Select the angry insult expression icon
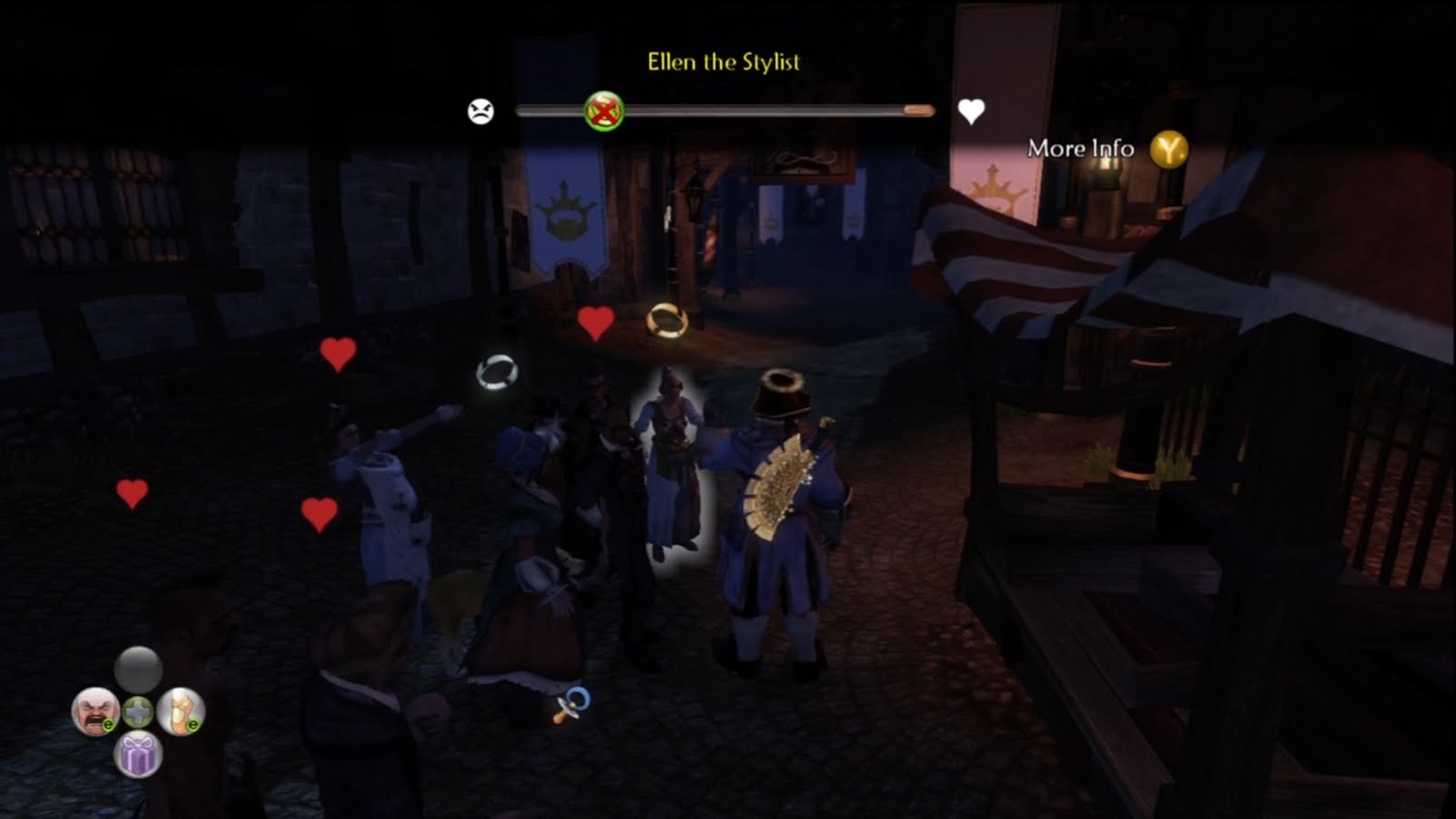The height and width of the screenshot is (819, 1456). (95, 710)
